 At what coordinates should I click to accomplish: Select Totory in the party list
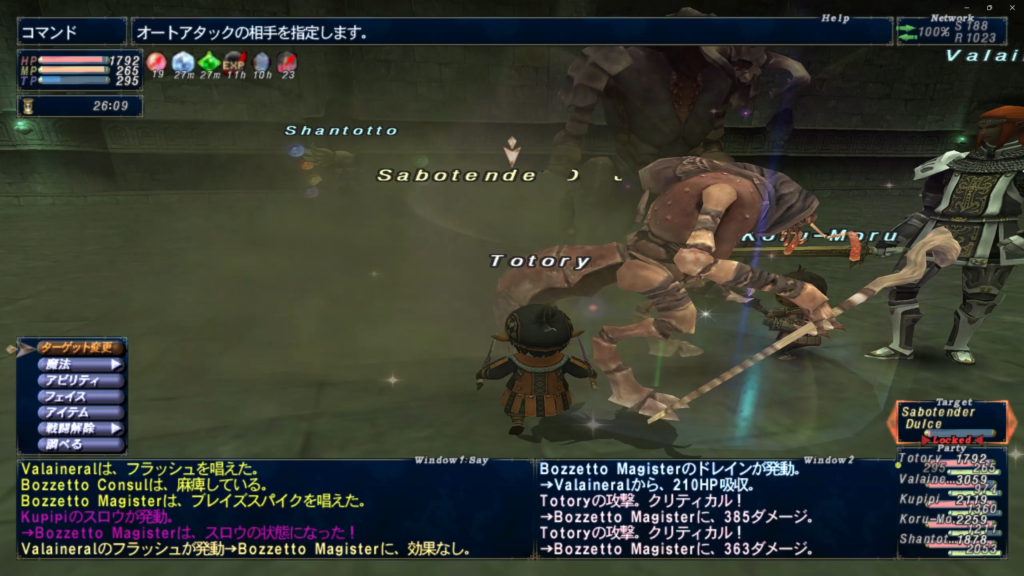point(950,460)
